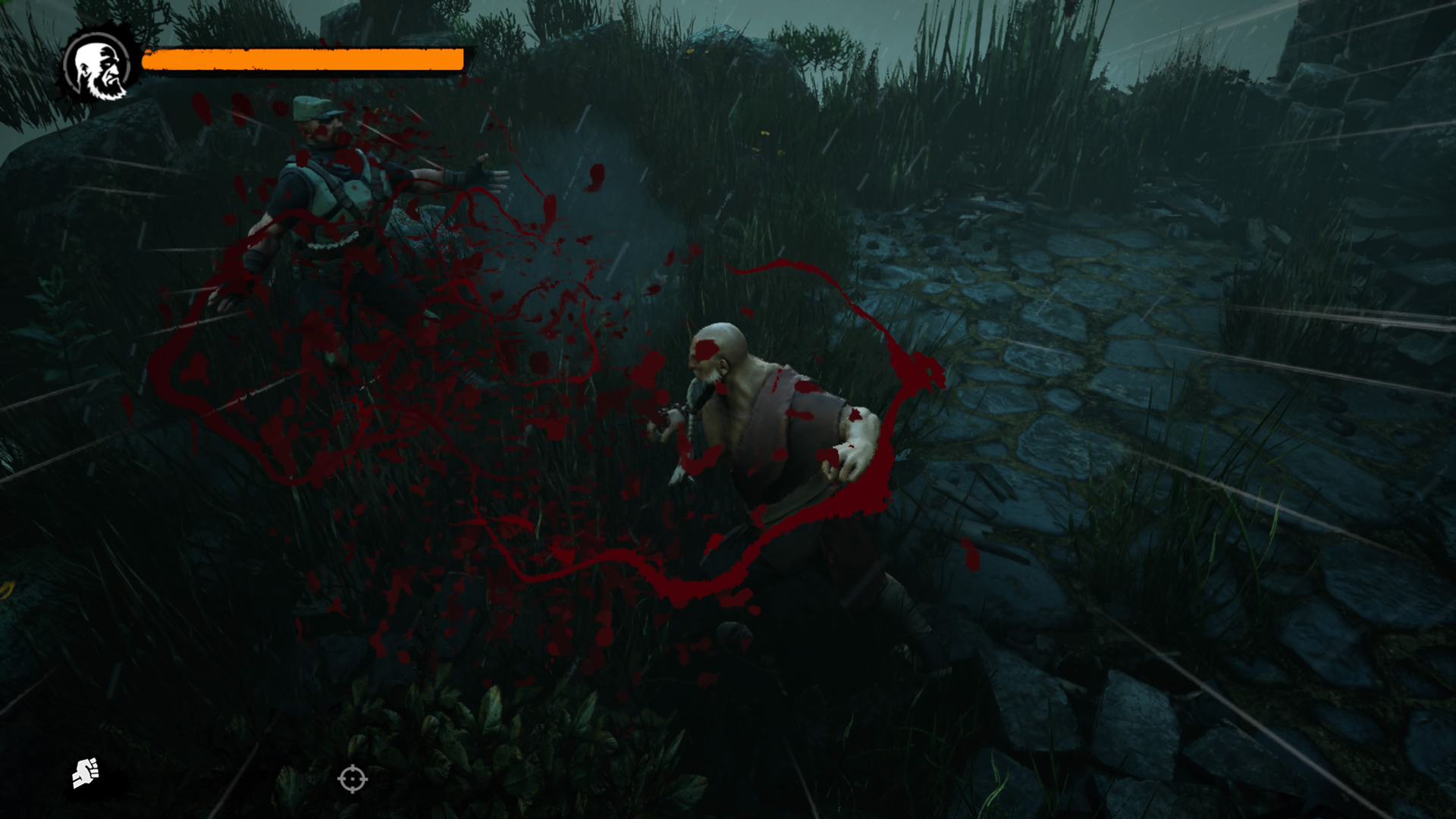The image size is (1456, 819).
Task: Click the stone path on the right
Action: coord(1062,341)
